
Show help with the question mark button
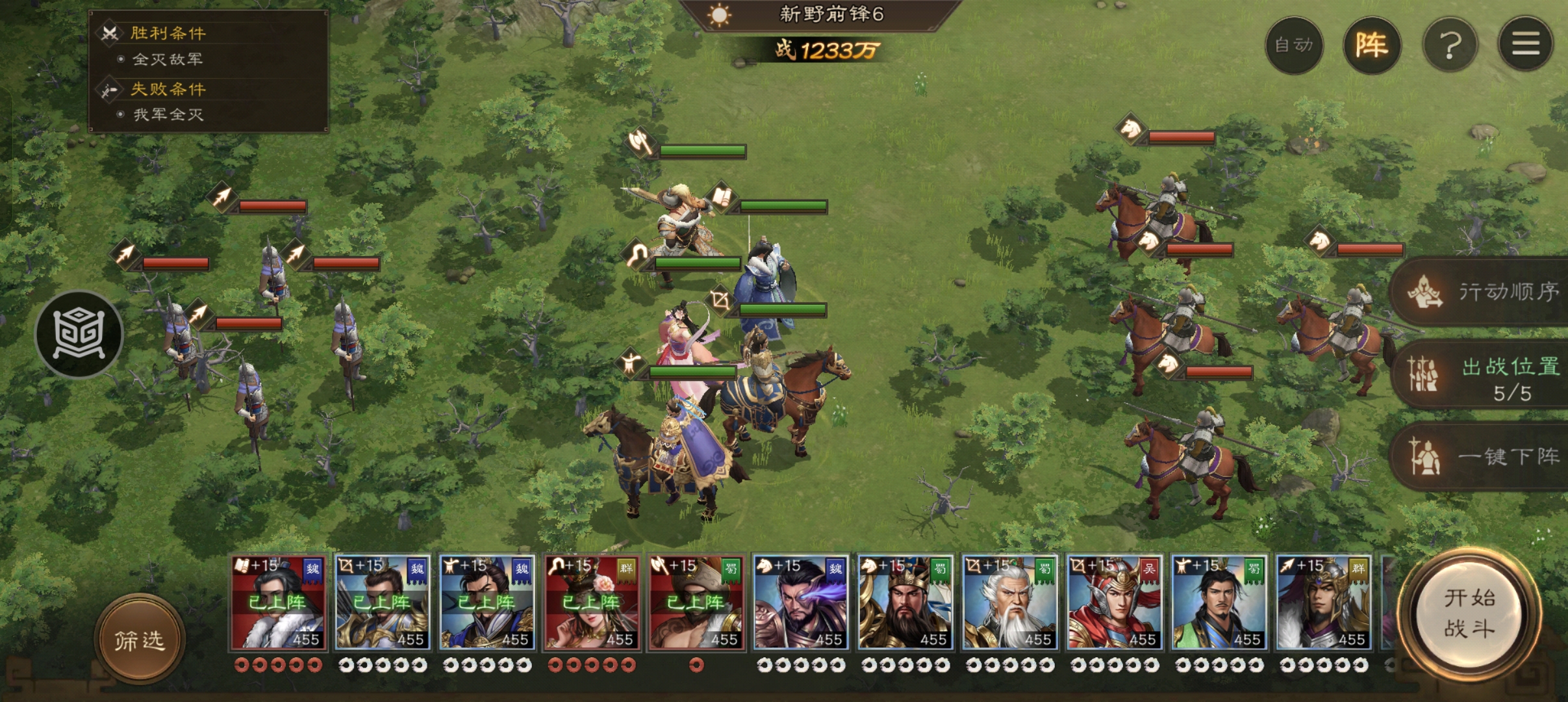click(1450, 45)
